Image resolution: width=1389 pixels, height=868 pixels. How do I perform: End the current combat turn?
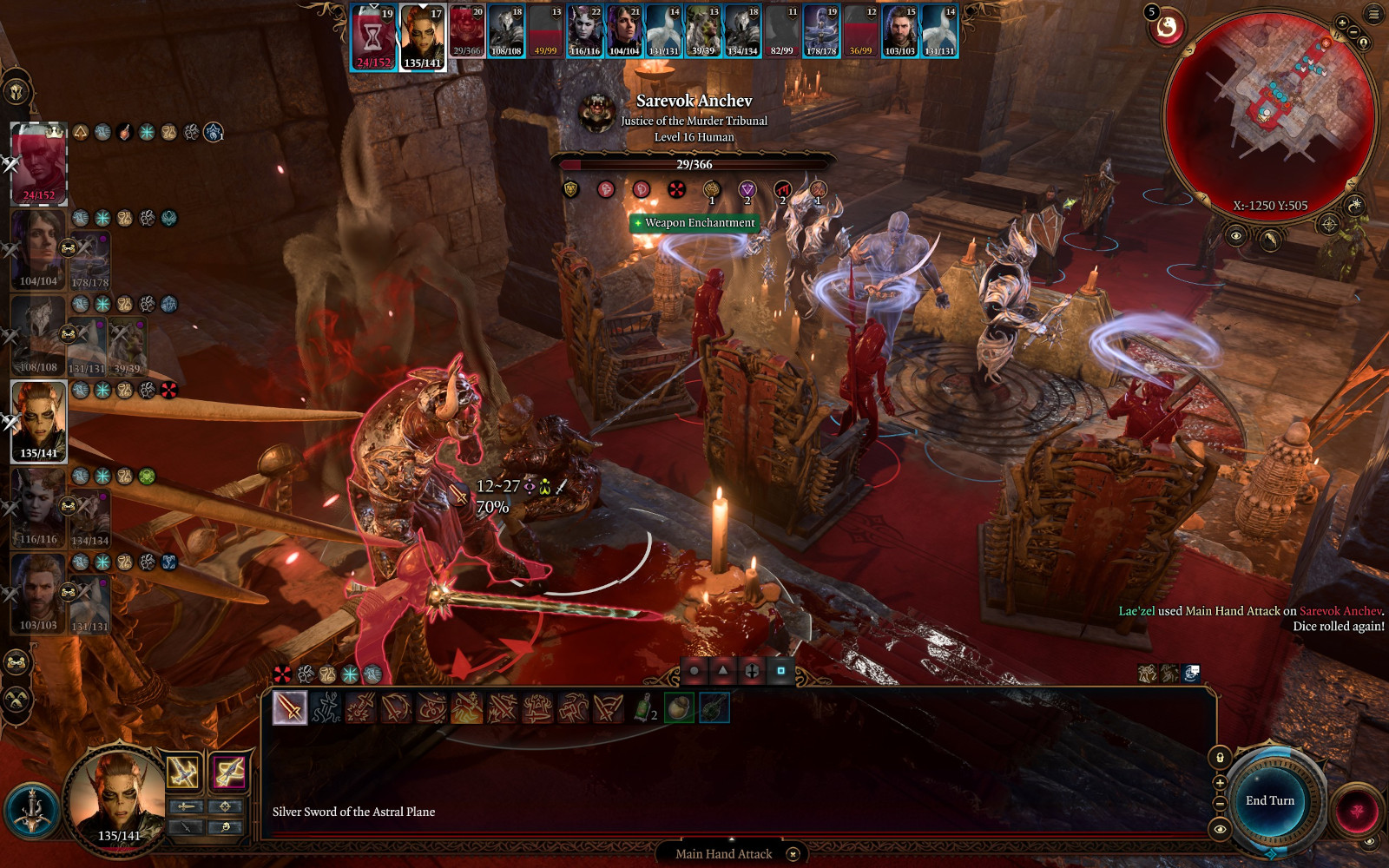pyautogui.click(x=1270, y=800)
